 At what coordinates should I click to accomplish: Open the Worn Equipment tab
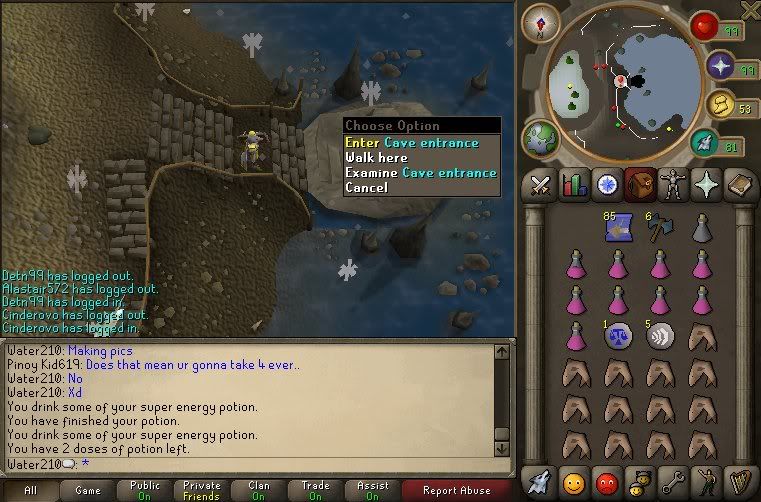(674, 186)
